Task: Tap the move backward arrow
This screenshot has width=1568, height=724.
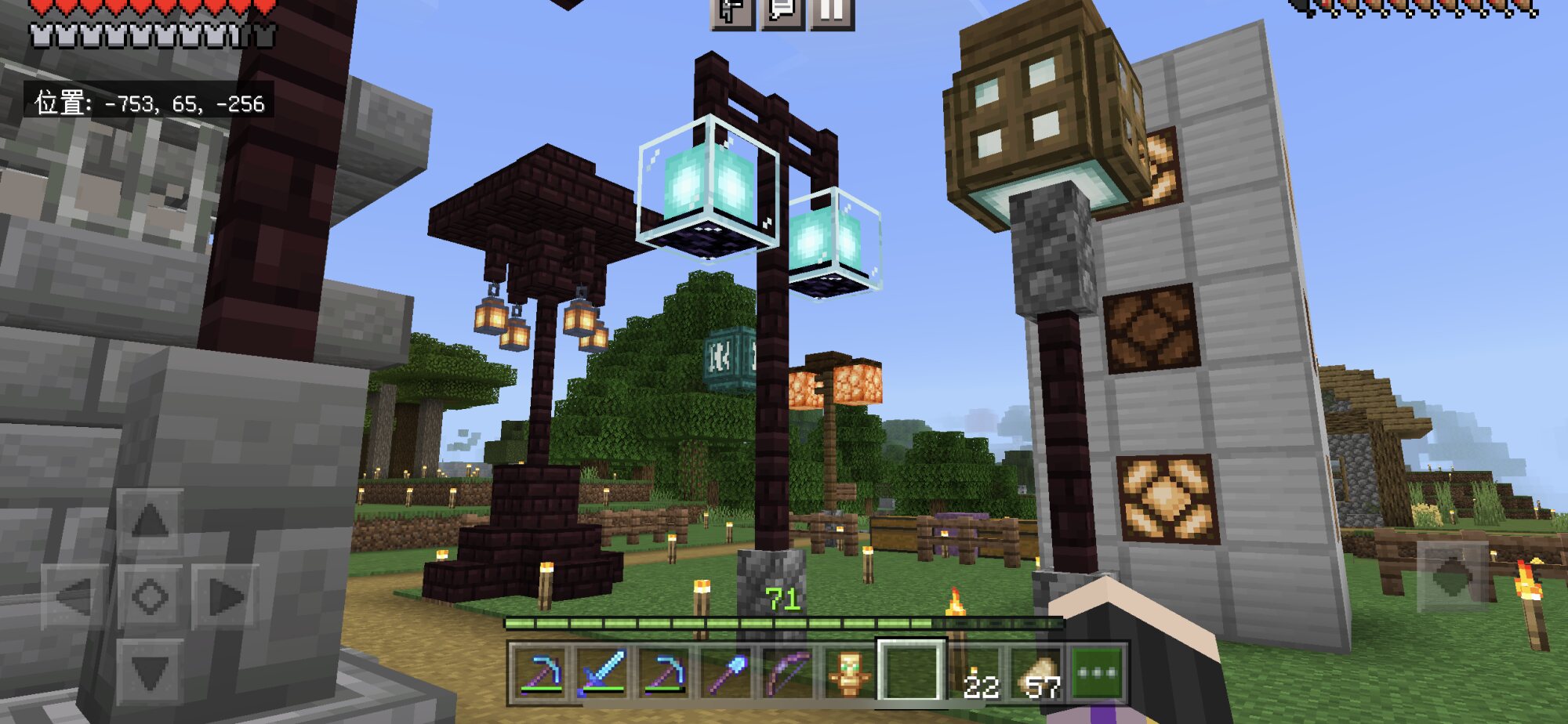Action: (x=150, y=672)
